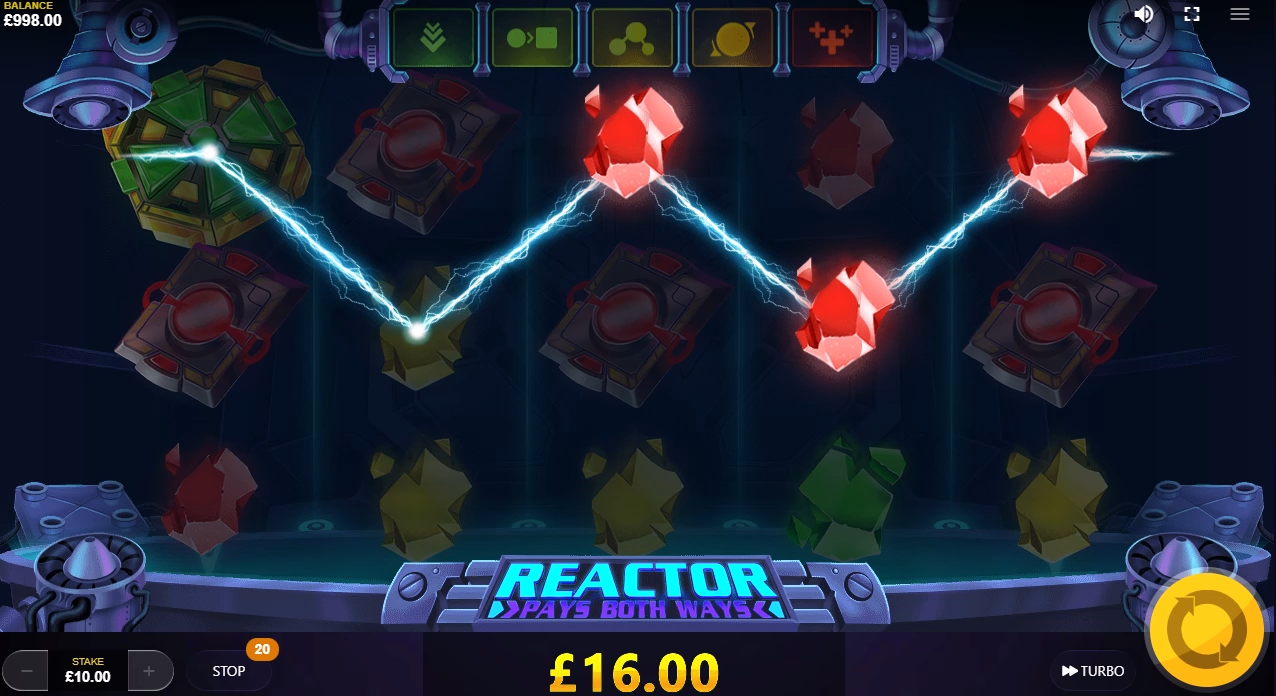Select the green down-arrows feature panel

coord(432,39)
